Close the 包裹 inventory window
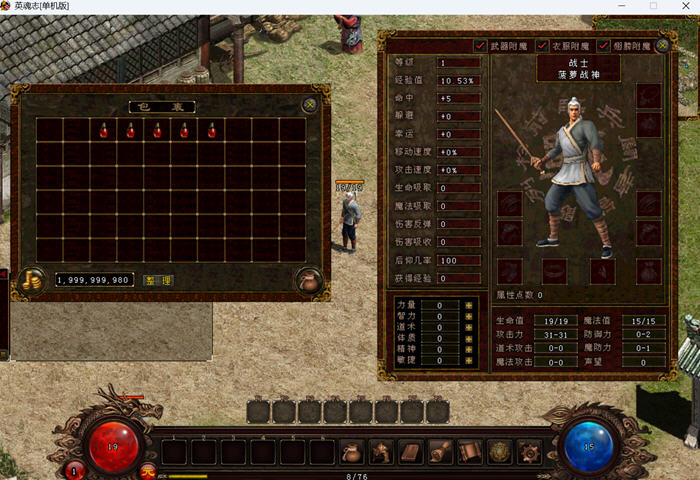The width and height of the screenshot is (700, 480). click(310, 103)
